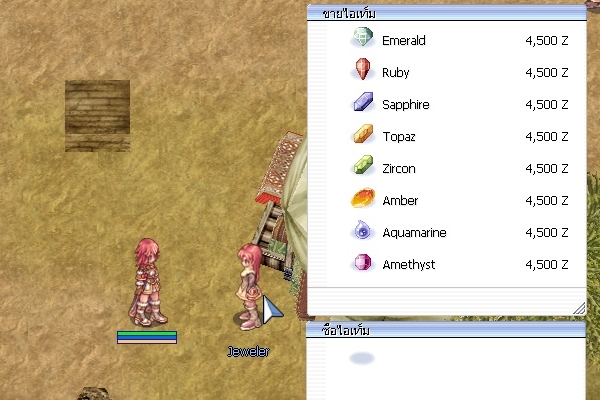600x400 pixels.
Task: Pick the Aquamarine gem entry
Action: 414,233
